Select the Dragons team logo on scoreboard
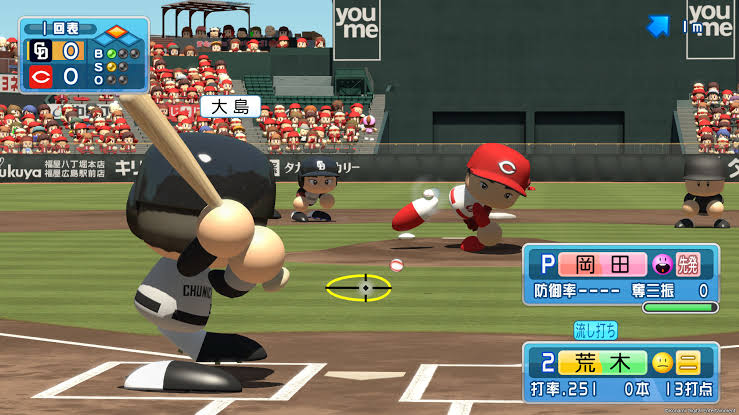The image size is (739, 415). click(x=40, y=50)
